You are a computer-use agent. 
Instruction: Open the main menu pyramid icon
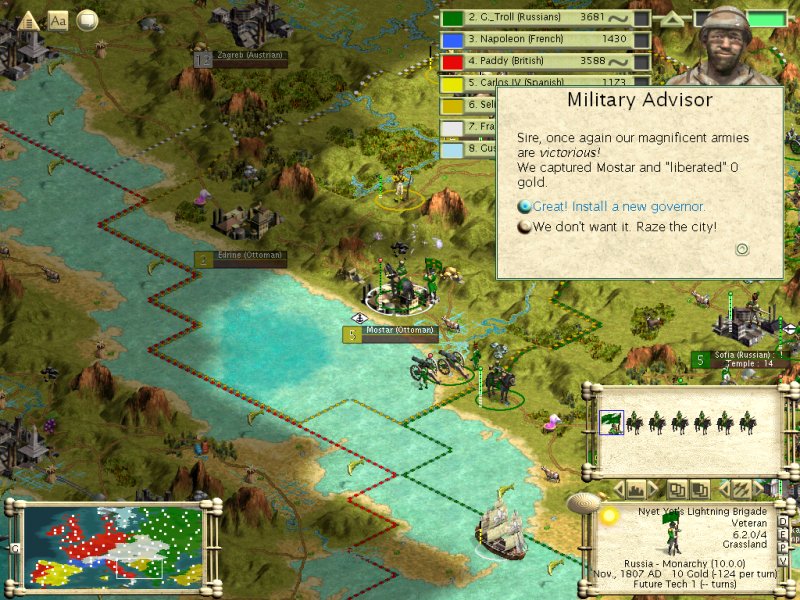click(28, 19)
